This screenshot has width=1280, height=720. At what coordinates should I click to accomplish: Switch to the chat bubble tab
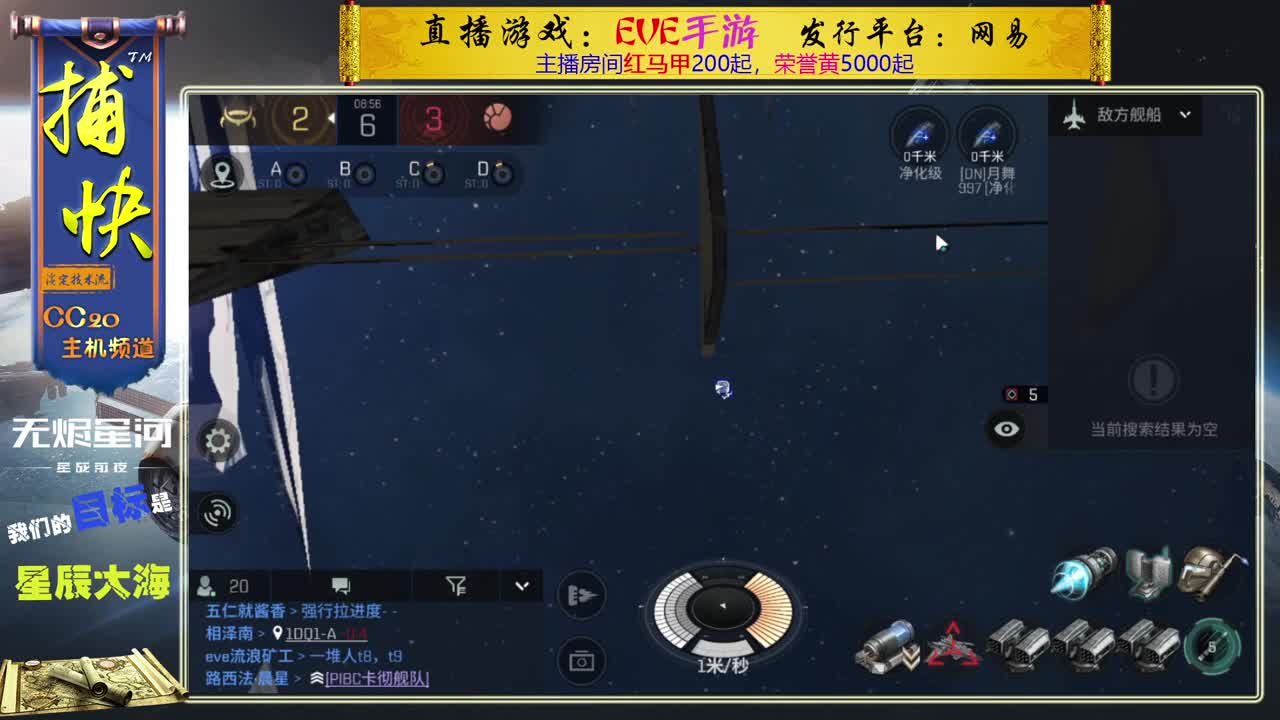(342, 585)
